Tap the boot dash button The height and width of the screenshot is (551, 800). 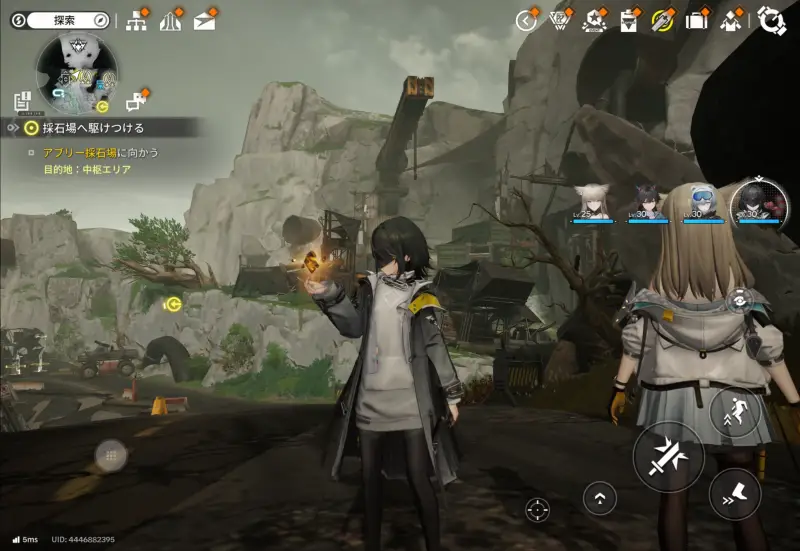[735, 491]
